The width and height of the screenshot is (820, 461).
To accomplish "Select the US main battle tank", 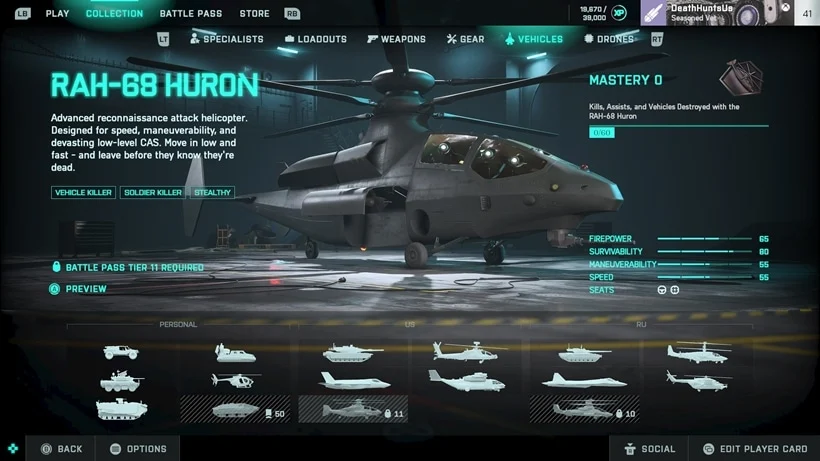I will 351,352.
